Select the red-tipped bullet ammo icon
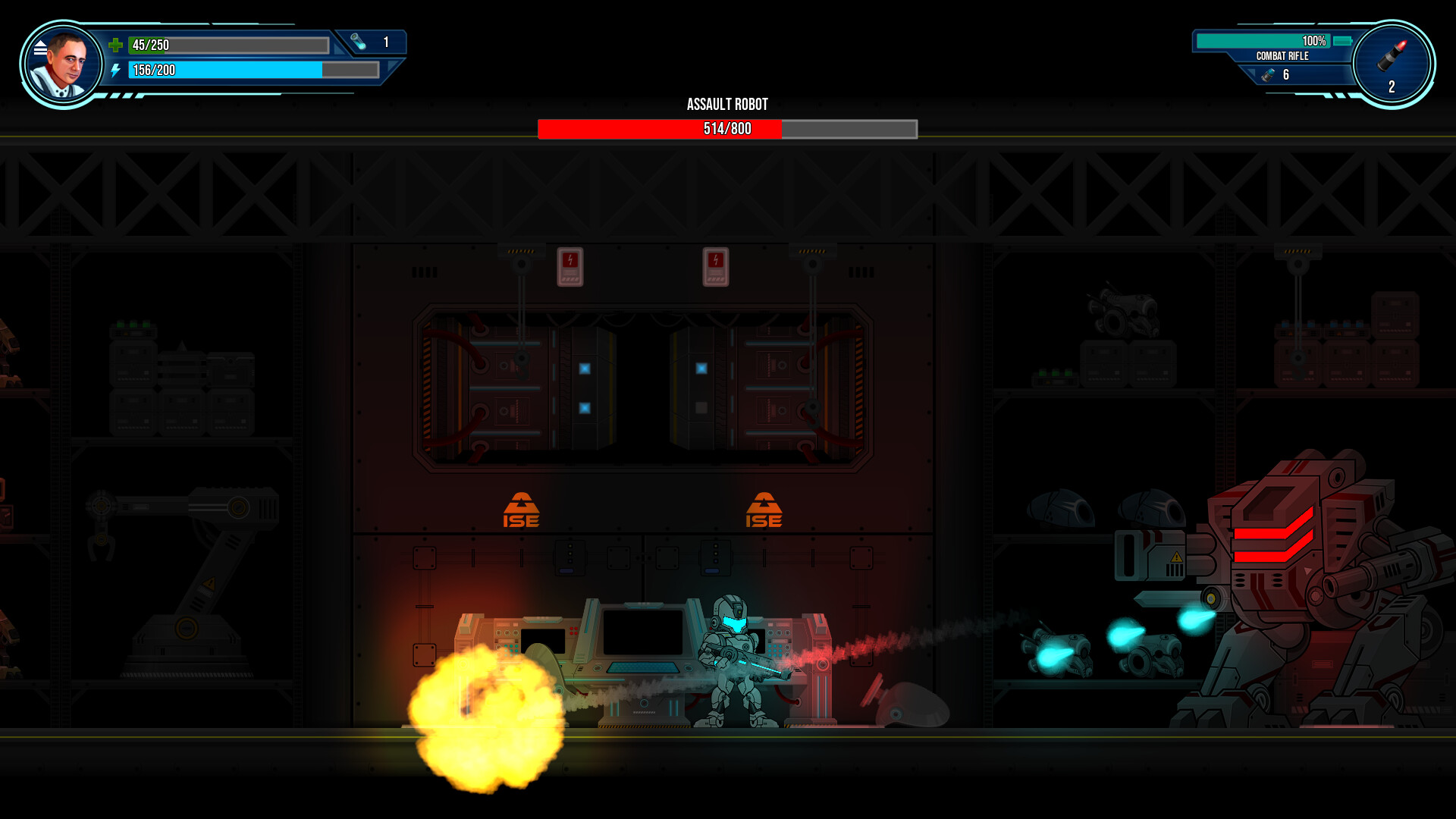The image size is (1456, 819). (1394, 58)
